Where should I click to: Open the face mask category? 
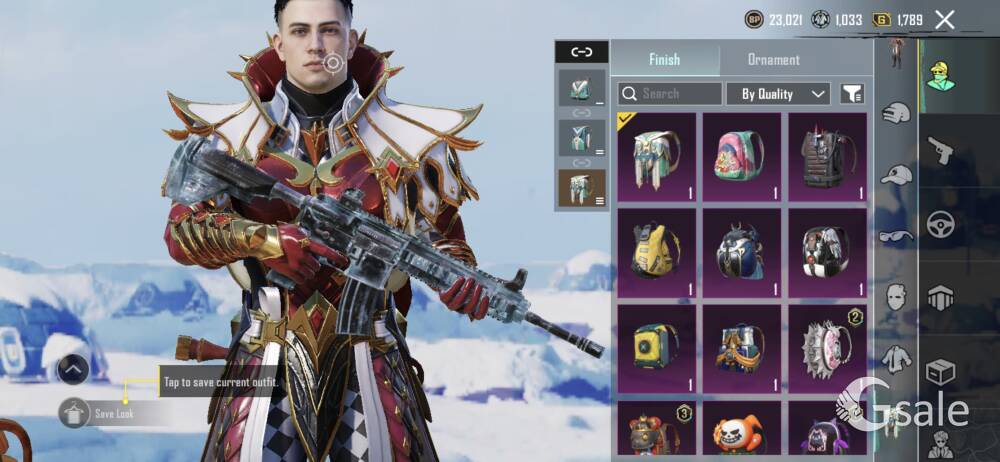click(x=896, y=297)
